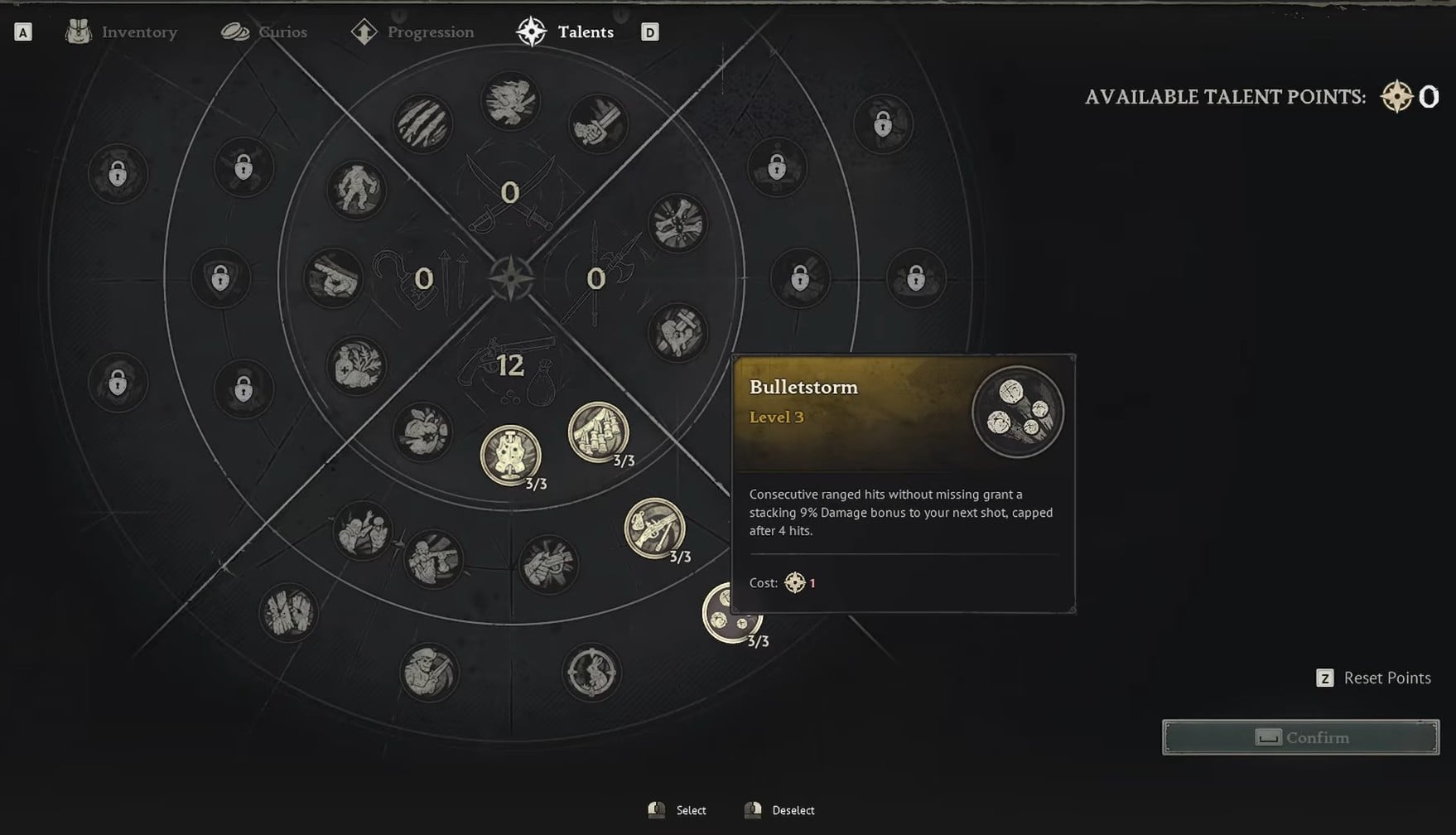Click the row of cartridges talent
This screenshot has height=835, width=1456.
tap(598, 432)
